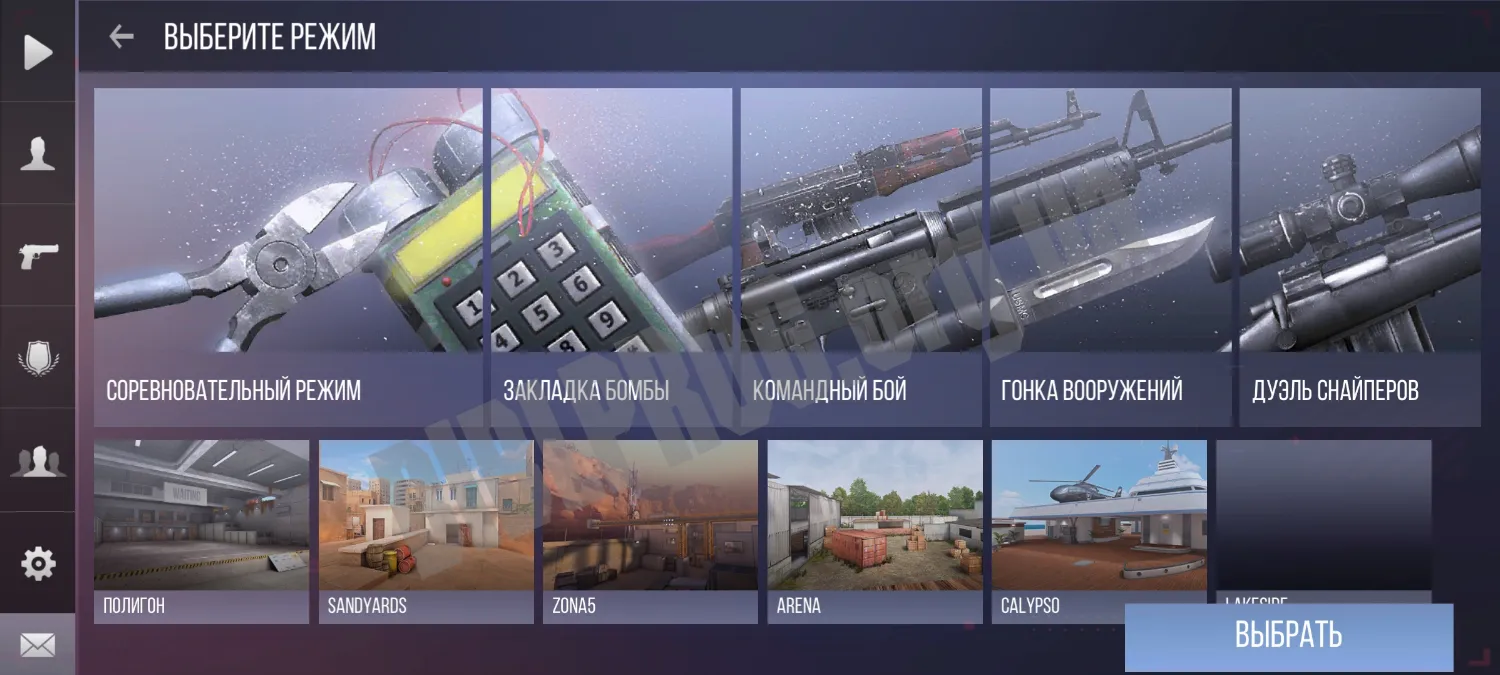Screen dimensions: 1500x675
Task: Select the Полигон map thumbnail
Action: pos(201,531)
